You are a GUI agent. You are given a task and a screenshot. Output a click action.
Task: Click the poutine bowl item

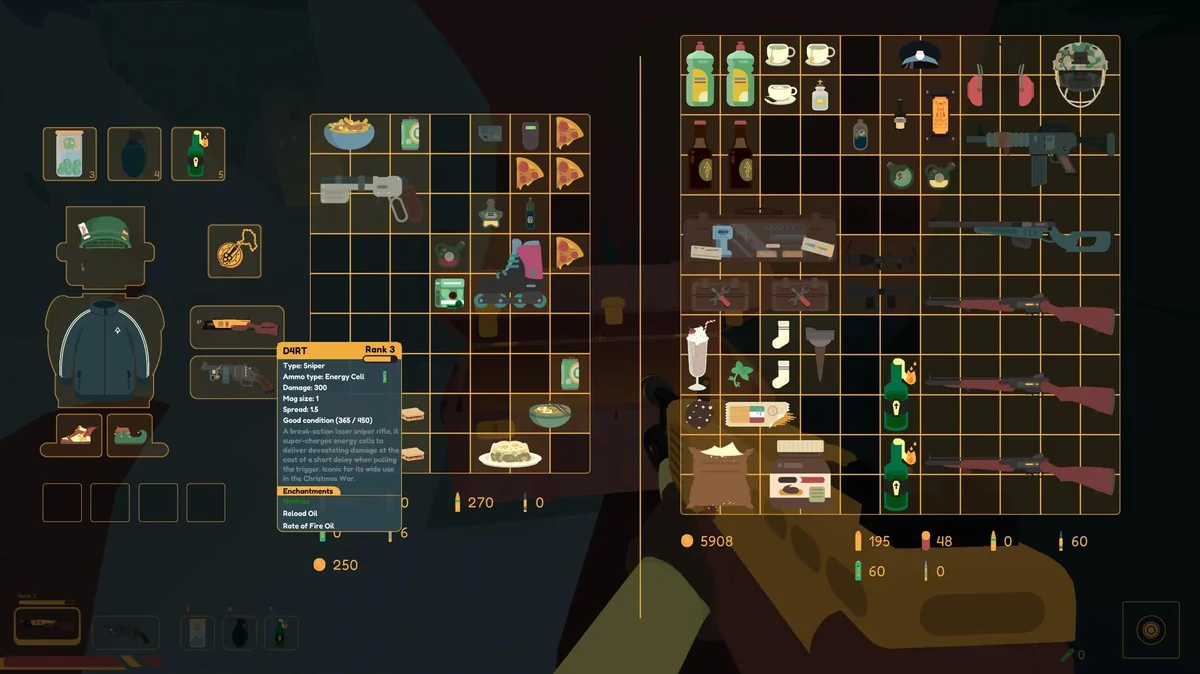(350, 131)
